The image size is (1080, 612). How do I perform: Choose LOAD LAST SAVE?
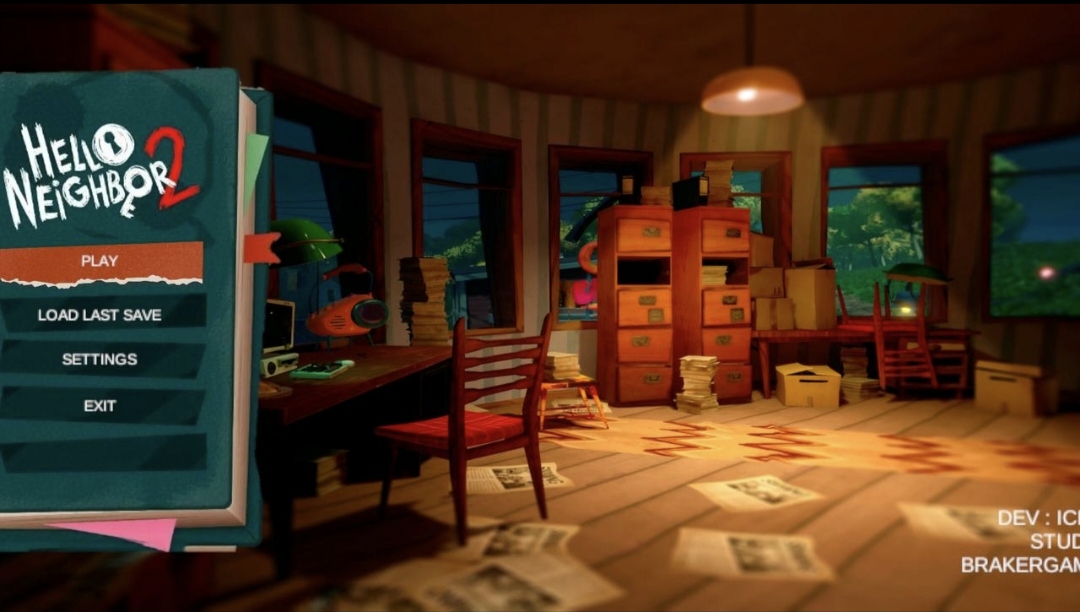pyautogui.click(x=100, y=314)
